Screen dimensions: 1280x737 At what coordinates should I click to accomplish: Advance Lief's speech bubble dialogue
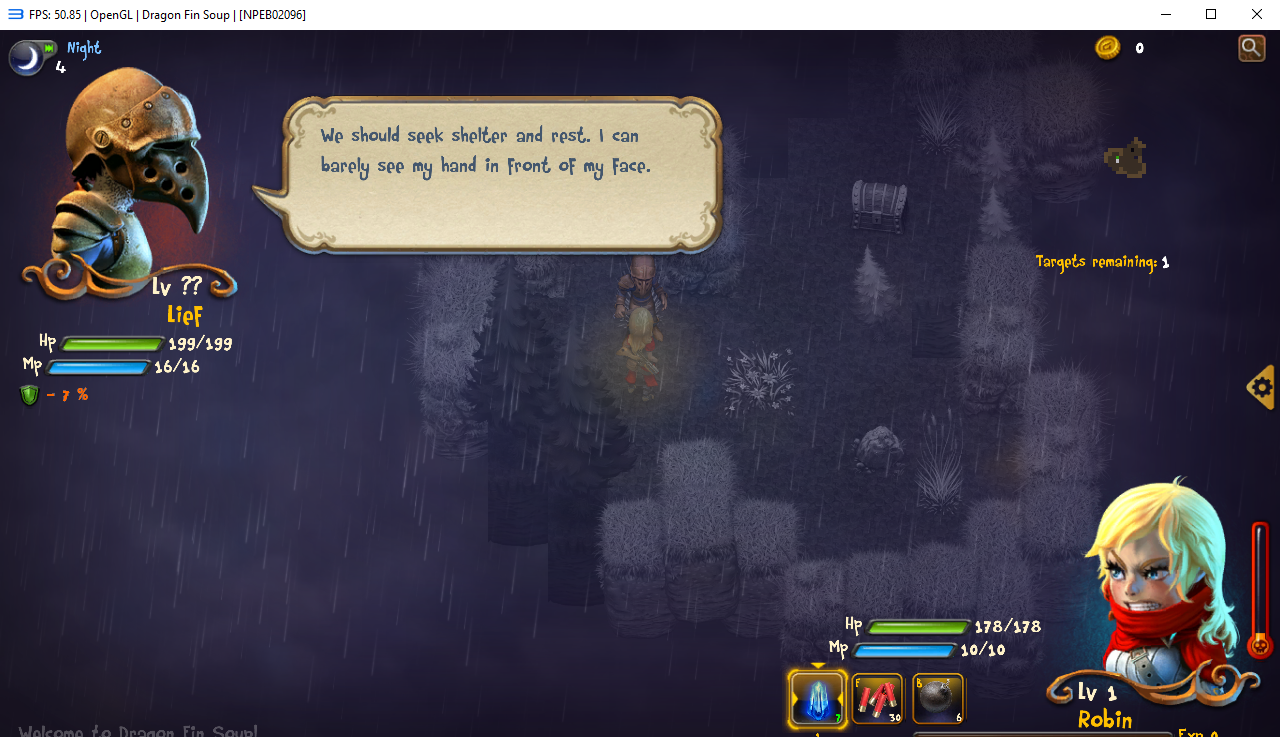[502, 173]
